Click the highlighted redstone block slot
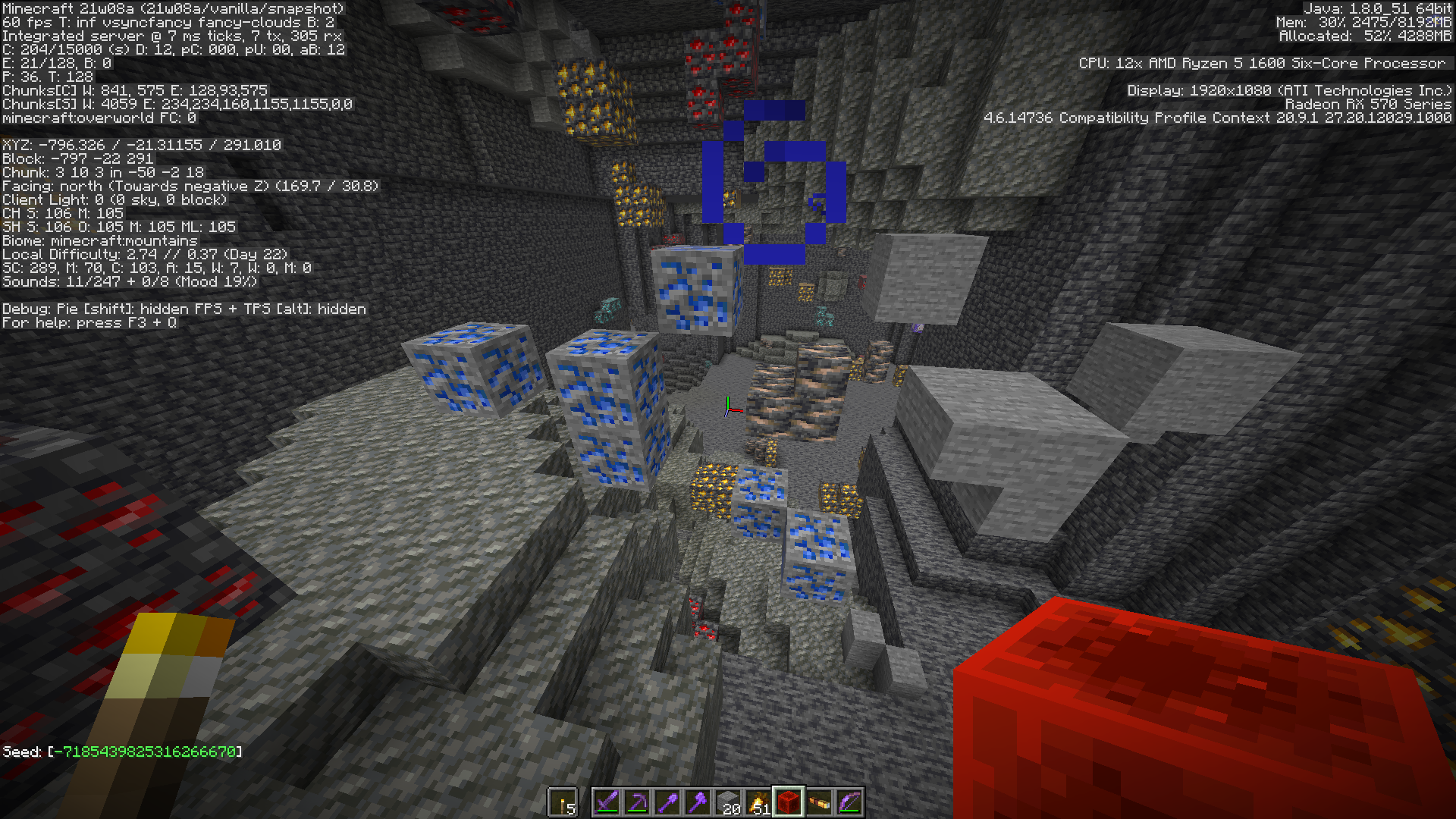 tap(789, 802)
